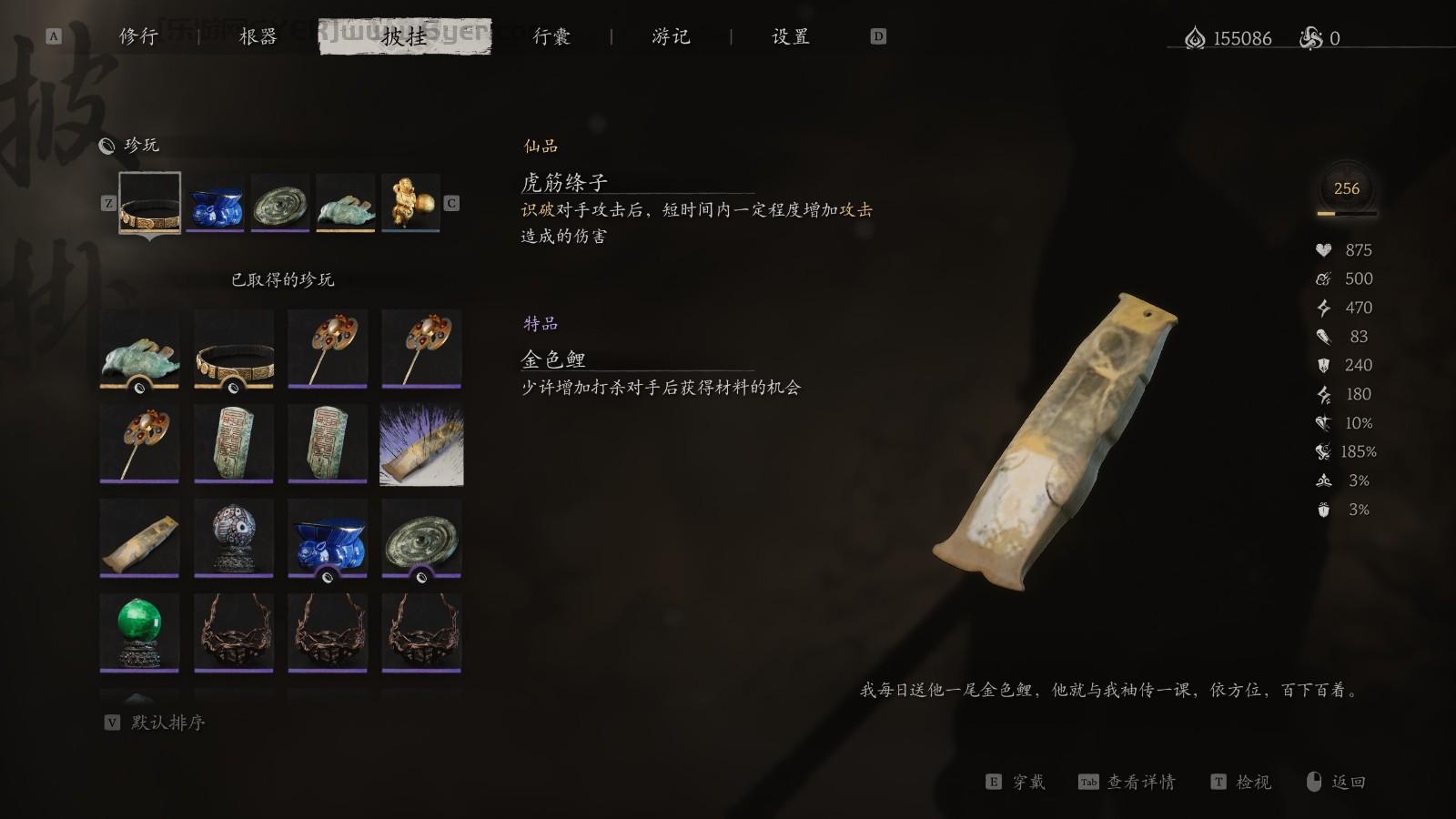The height and width of the screenshot is (819, 1456).
Task: Click the defense shield icon showing 240
Action: pos(1324,365)
